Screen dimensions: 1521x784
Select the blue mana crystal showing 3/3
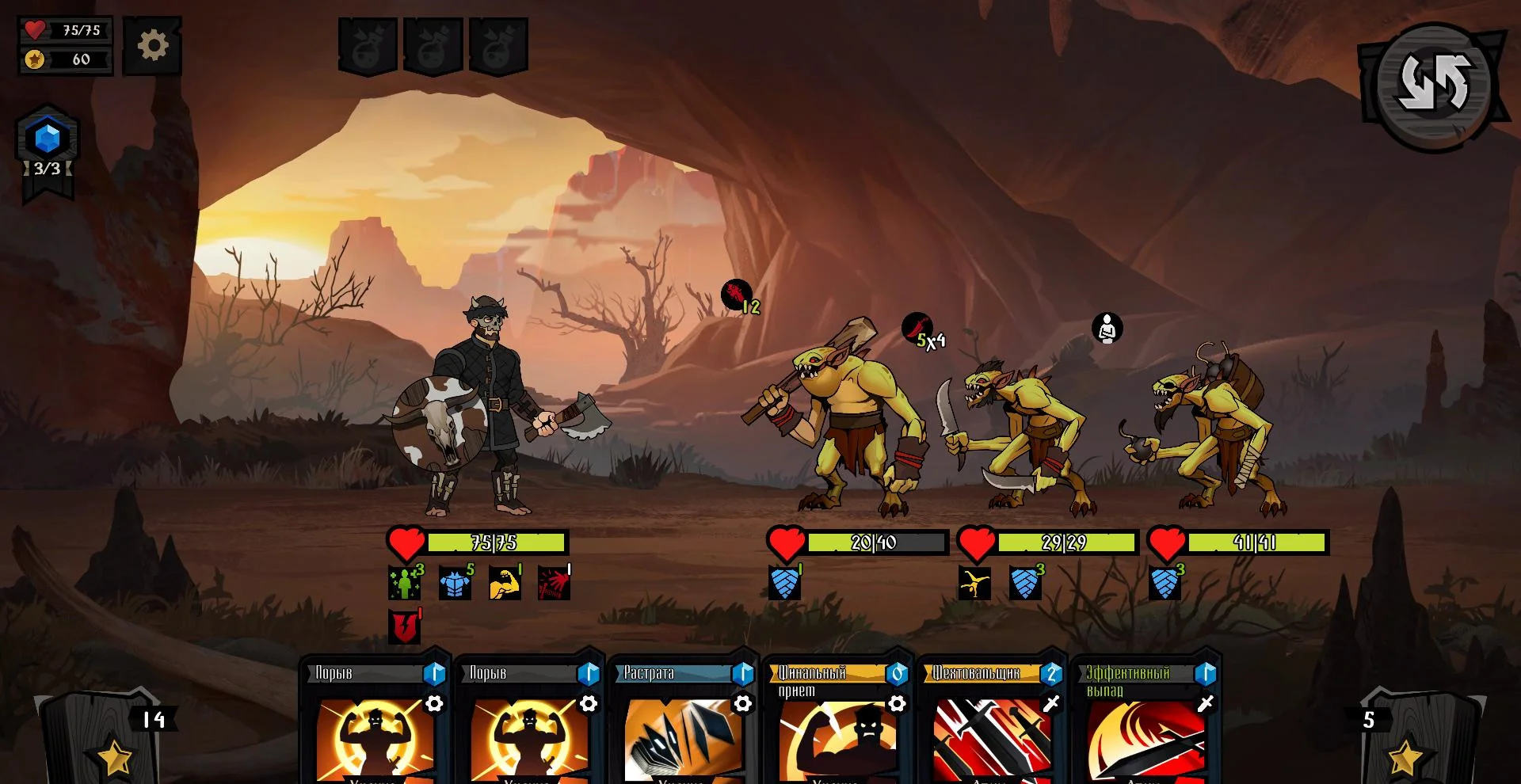(48, 136)
